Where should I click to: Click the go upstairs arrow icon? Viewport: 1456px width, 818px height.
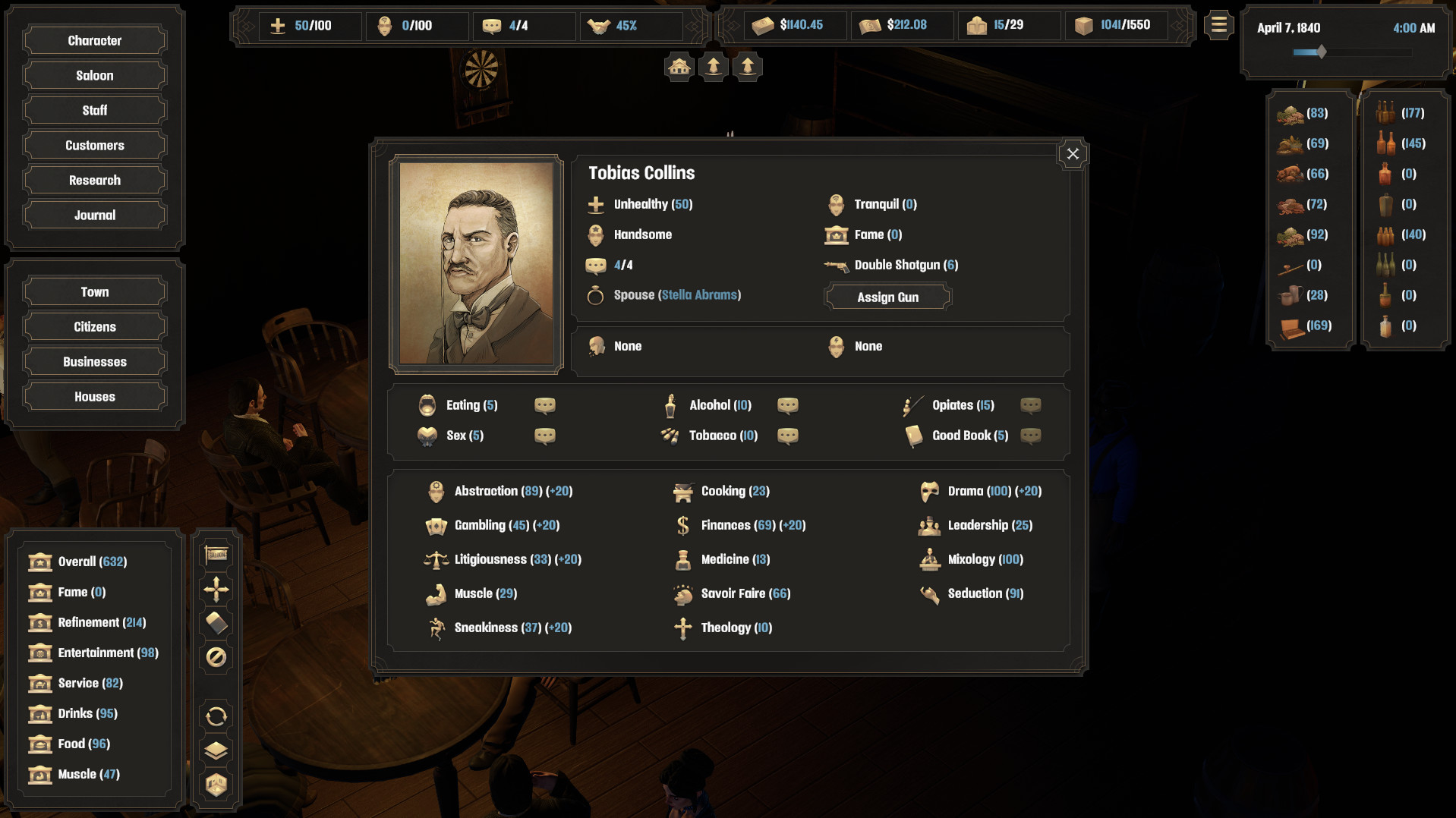(x=713, y=66)
